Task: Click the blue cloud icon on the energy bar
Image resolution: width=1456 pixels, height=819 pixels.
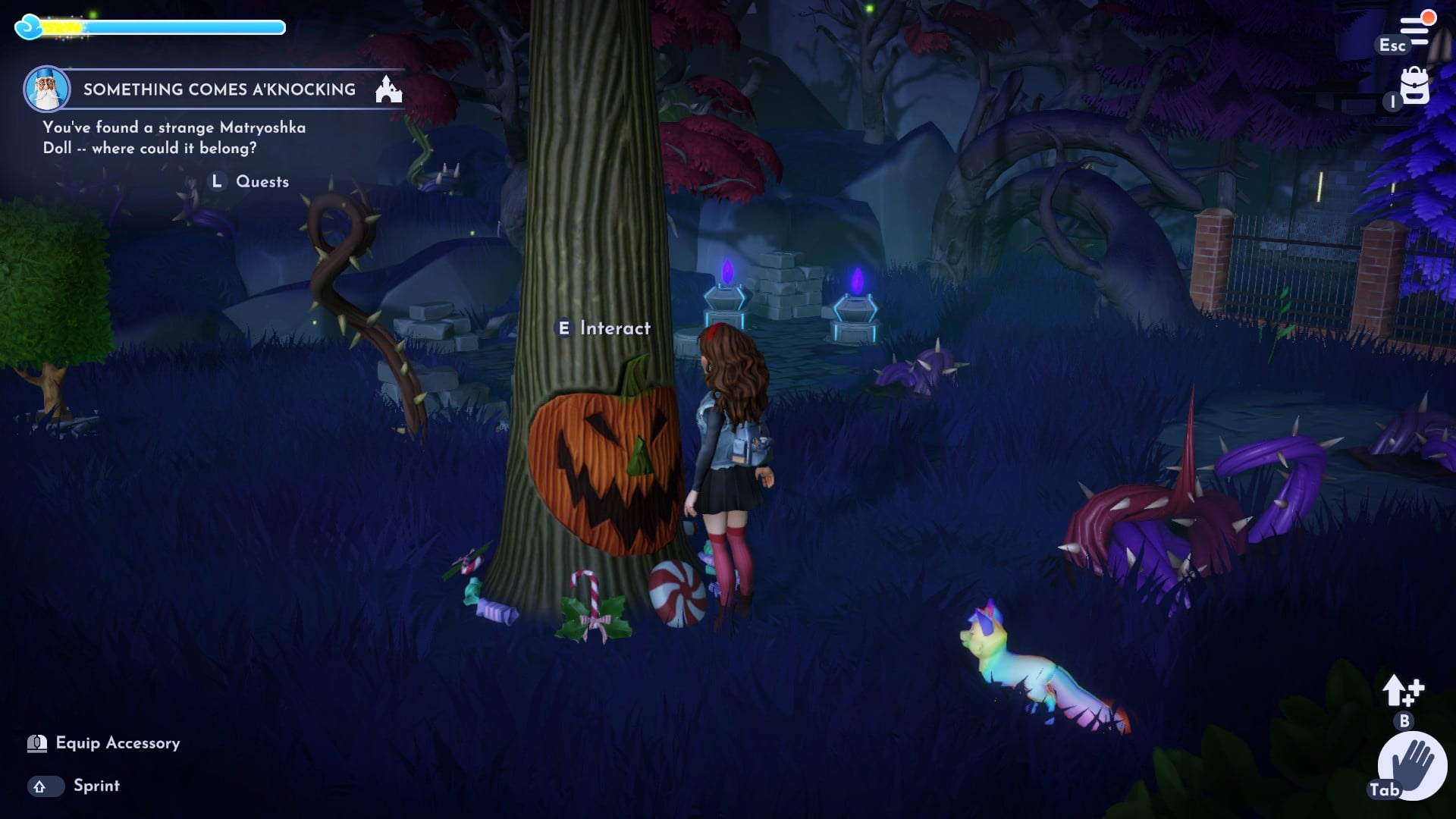Action: coord(29,27)
